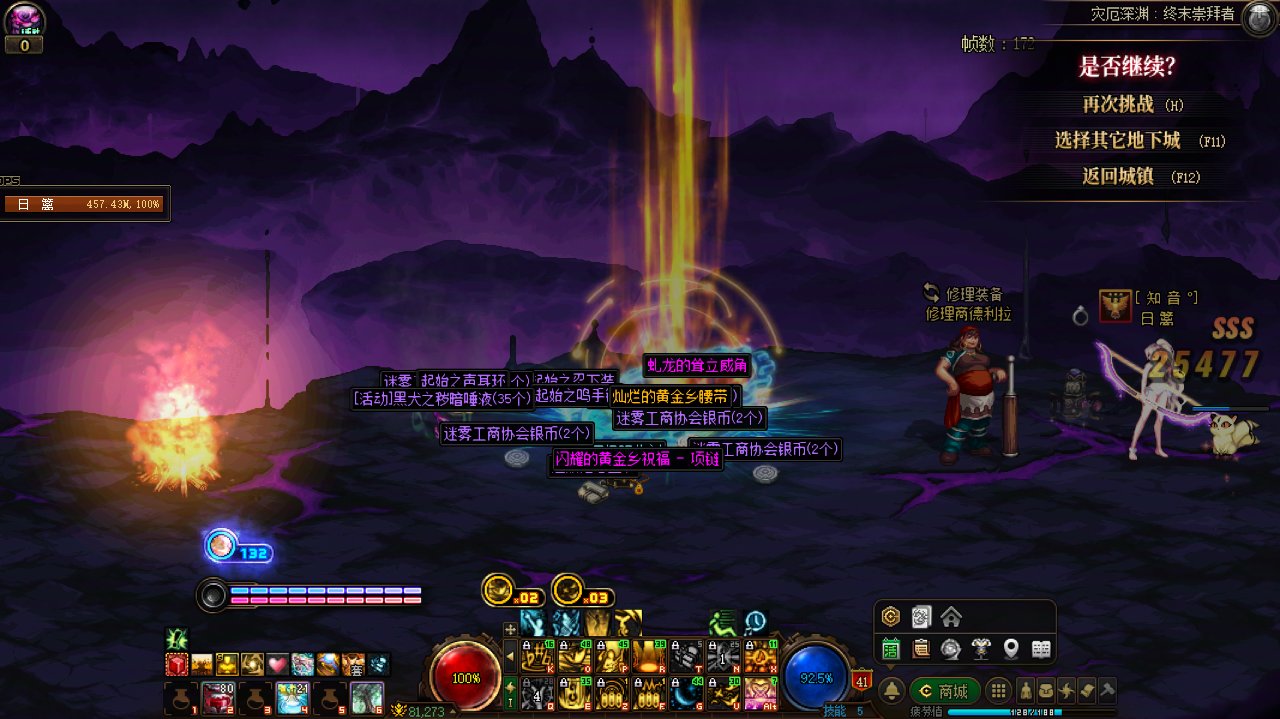The width and height of the screenshot is (1280, 719).
Task: Click the house icon in the popup panel
Action: [951, 616]
